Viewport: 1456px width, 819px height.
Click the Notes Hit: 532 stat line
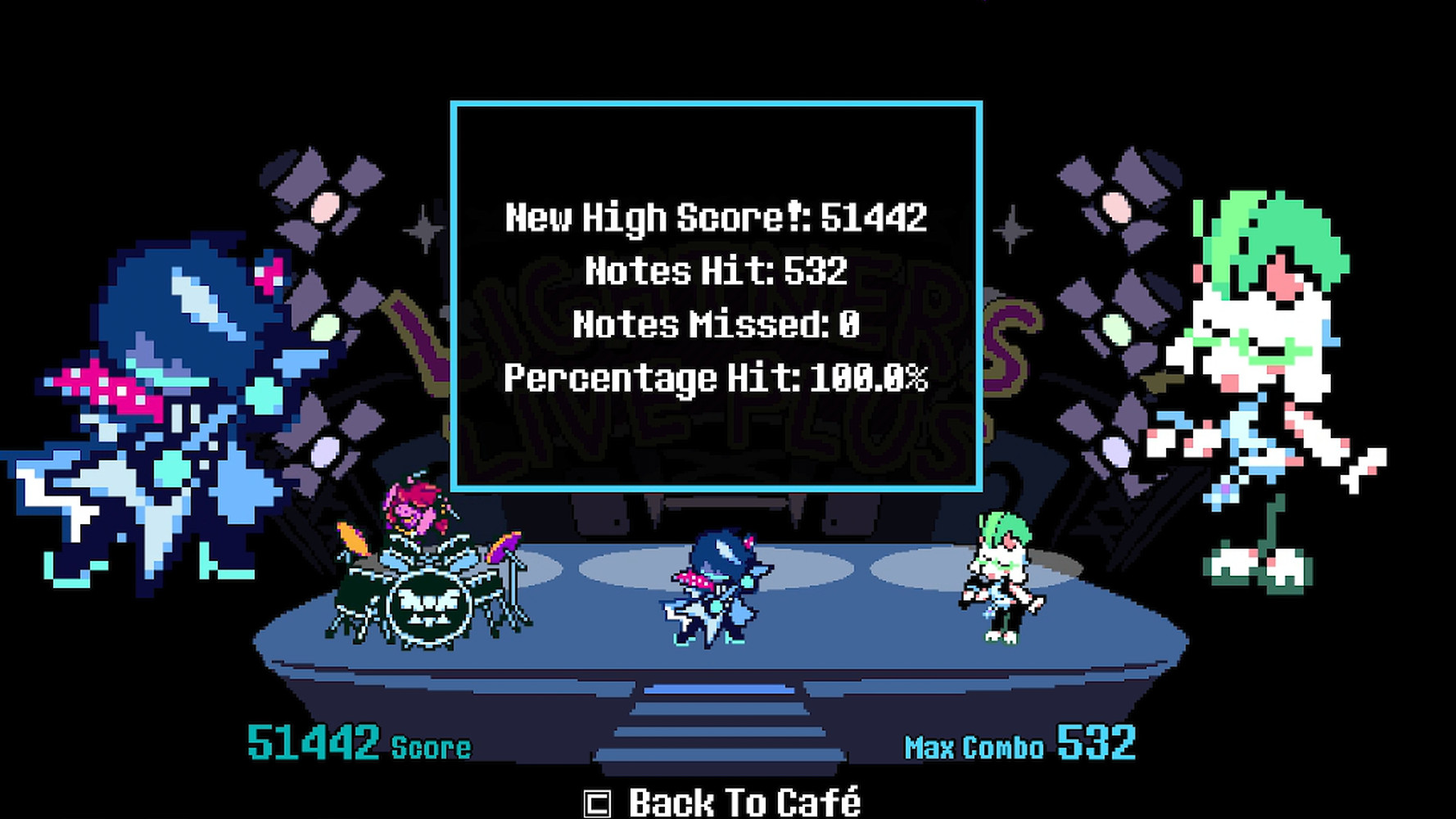coord(715,270)
